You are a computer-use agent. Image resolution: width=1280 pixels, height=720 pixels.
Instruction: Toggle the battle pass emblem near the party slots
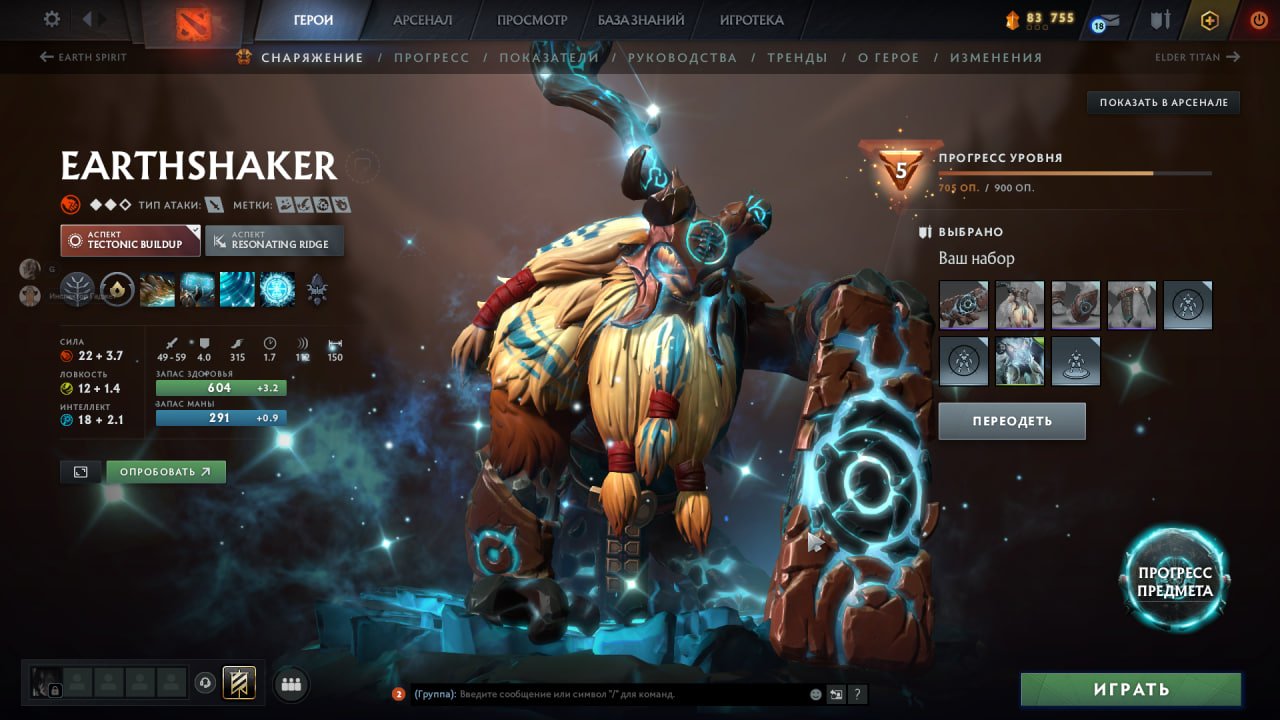click(x=240, y=682)
